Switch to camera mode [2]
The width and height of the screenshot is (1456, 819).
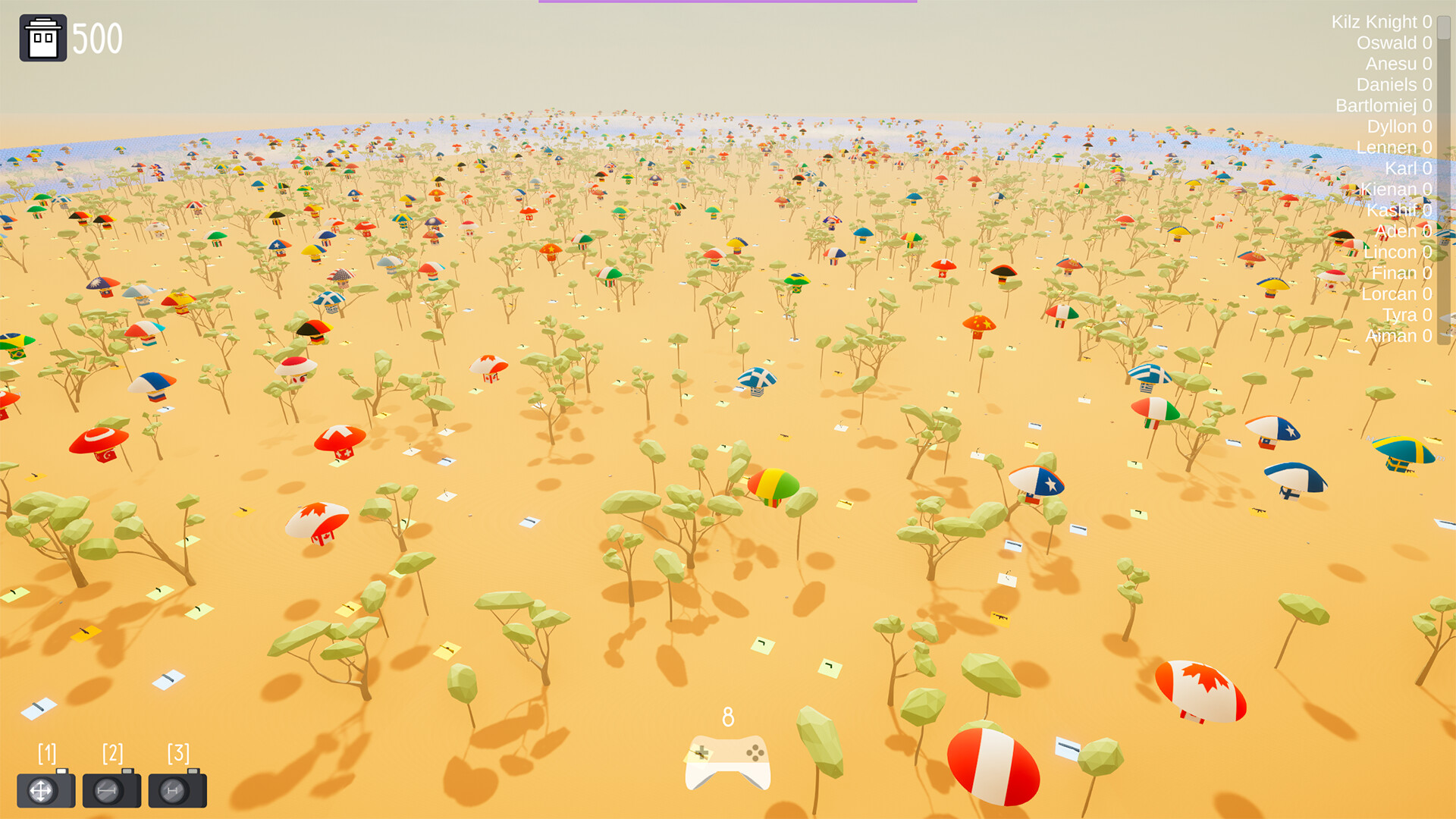pyautogui.click(x=111, y=787)
